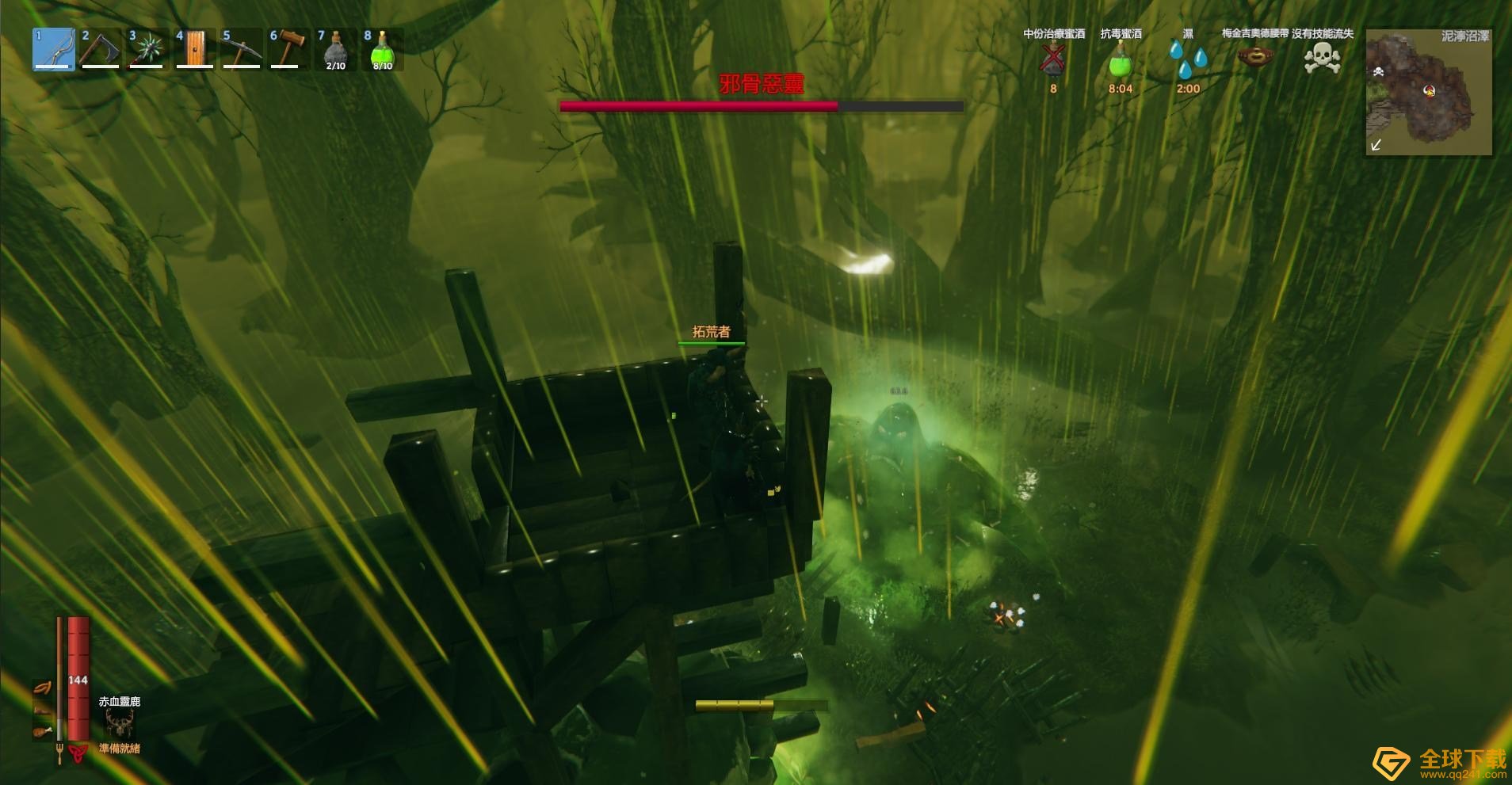Click the skull marker on the minimap
The height and width of the screenshot is (785, 1512).
(x=1378, y=72)
